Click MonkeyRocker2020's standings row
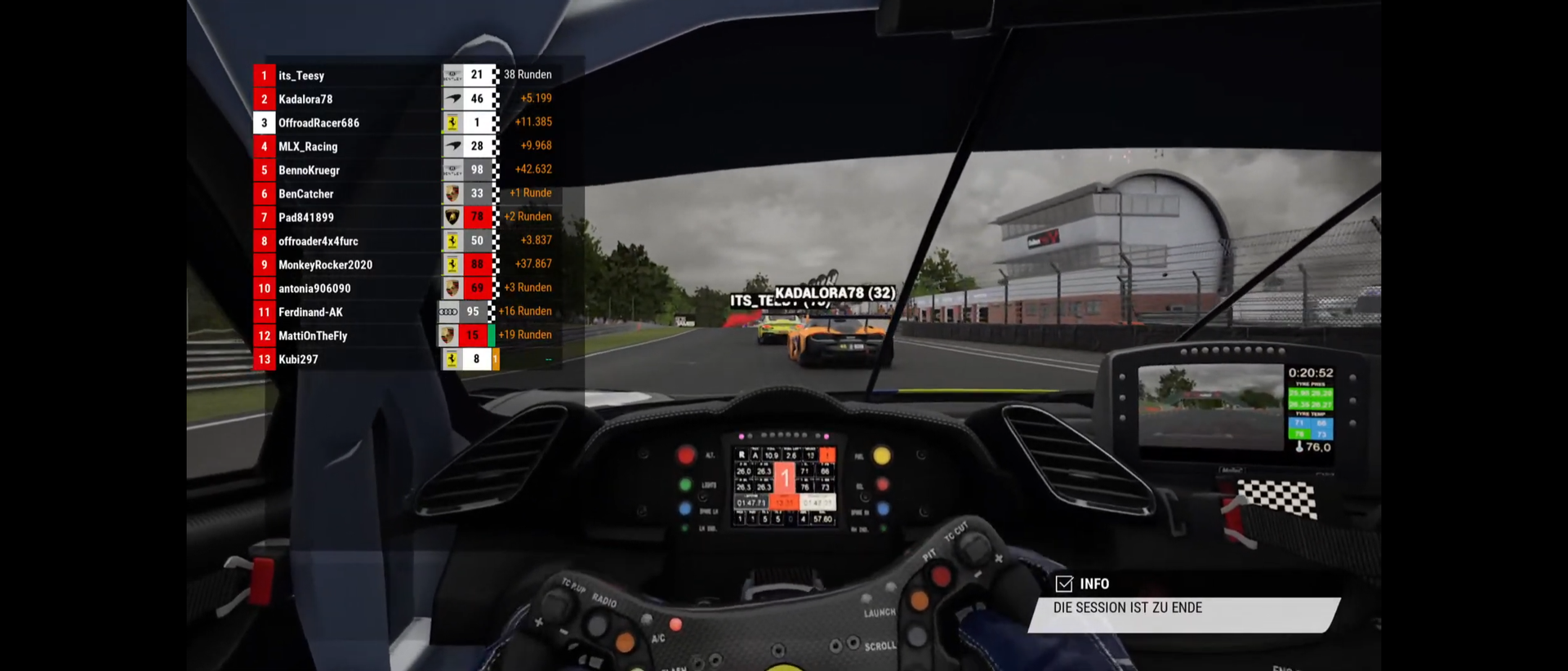 click(325, 265)
